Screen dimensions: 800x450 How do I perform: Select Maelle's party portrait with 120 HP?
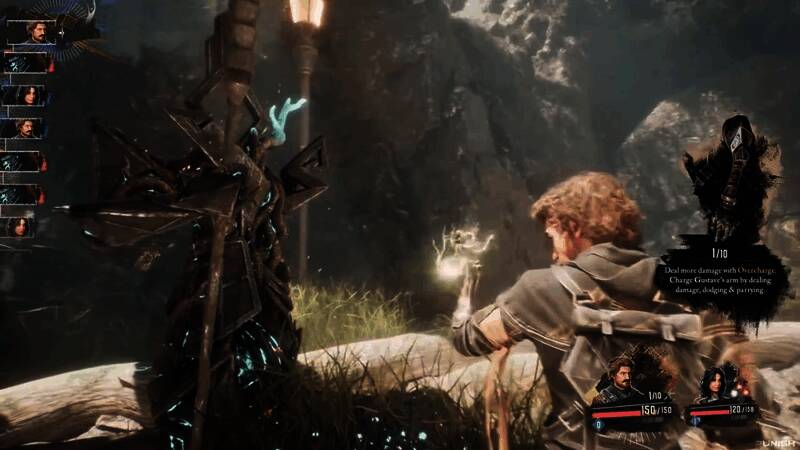click(x=716, y=381)
